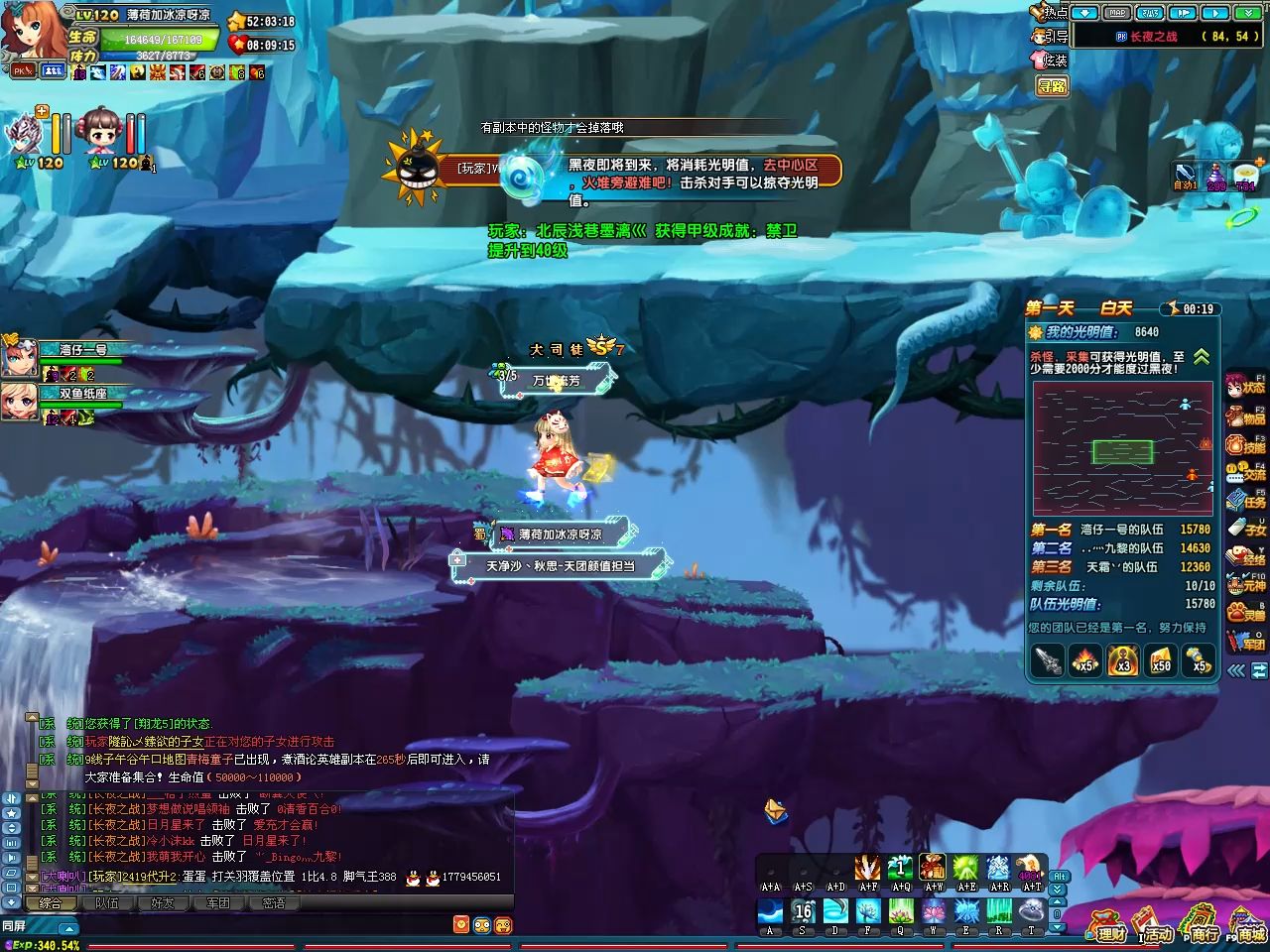Open the MAP button above location name

pos(1117,13)
